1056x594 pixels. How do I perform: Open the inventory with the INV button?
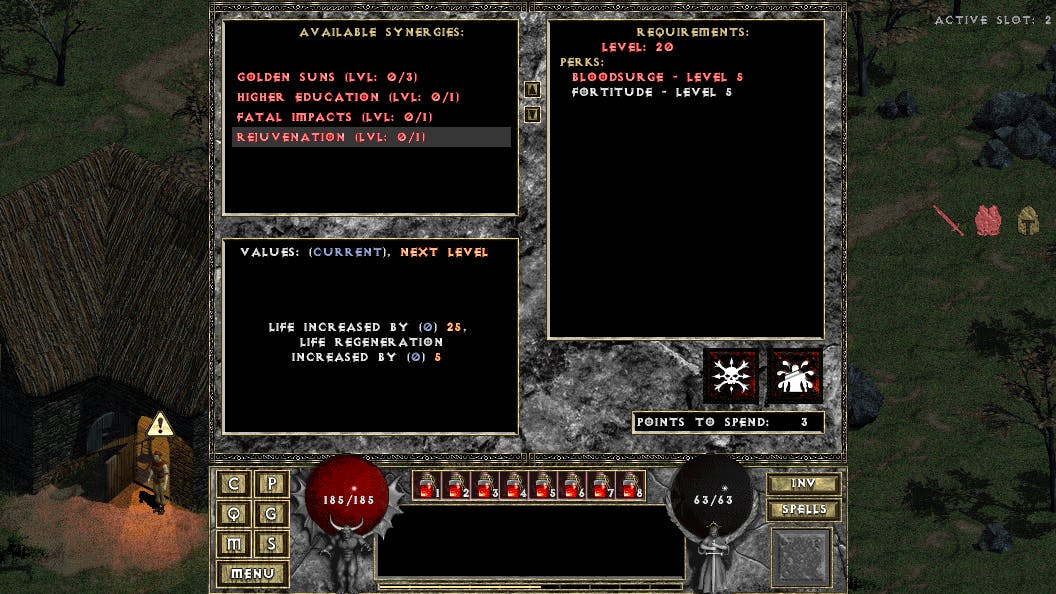click(x=803, y=484)
